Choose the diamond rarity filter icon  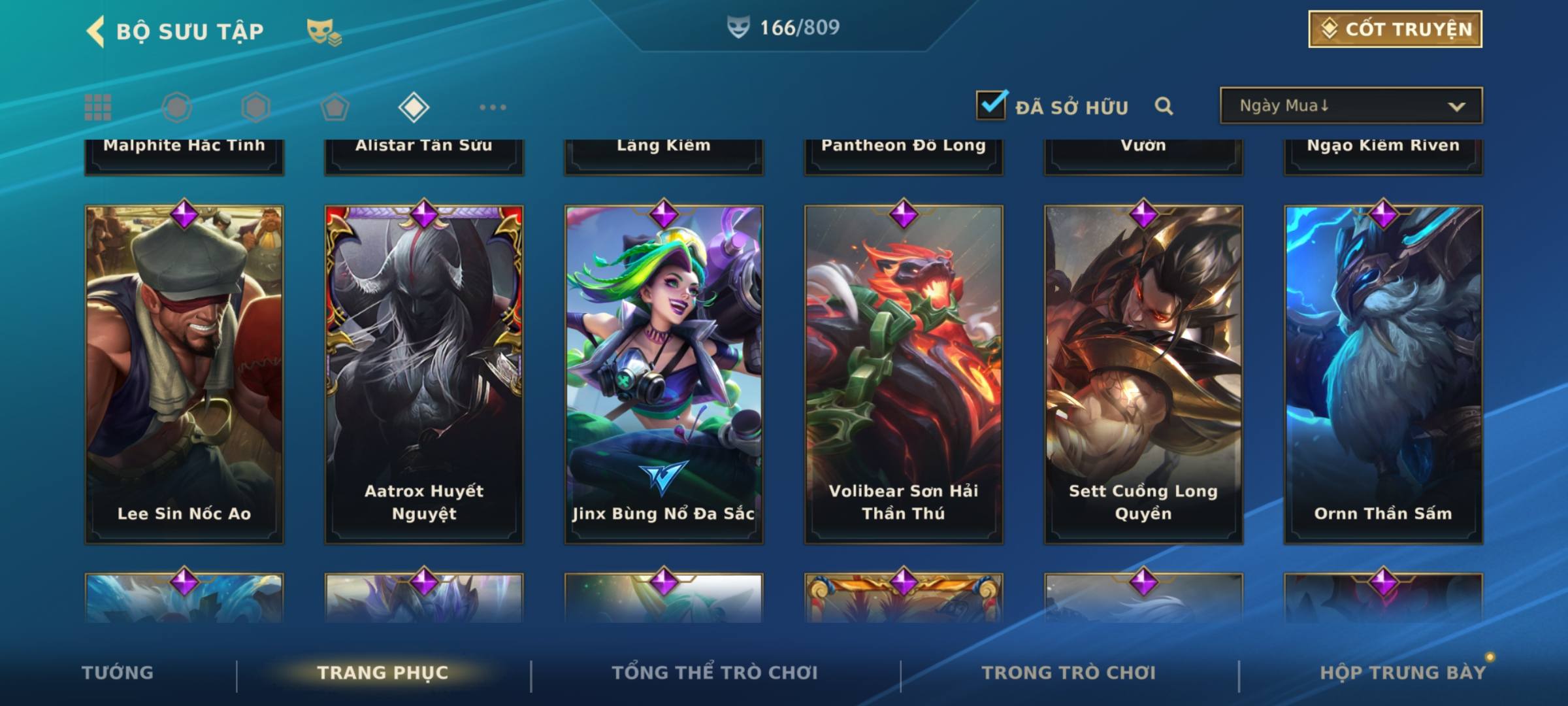414,107
